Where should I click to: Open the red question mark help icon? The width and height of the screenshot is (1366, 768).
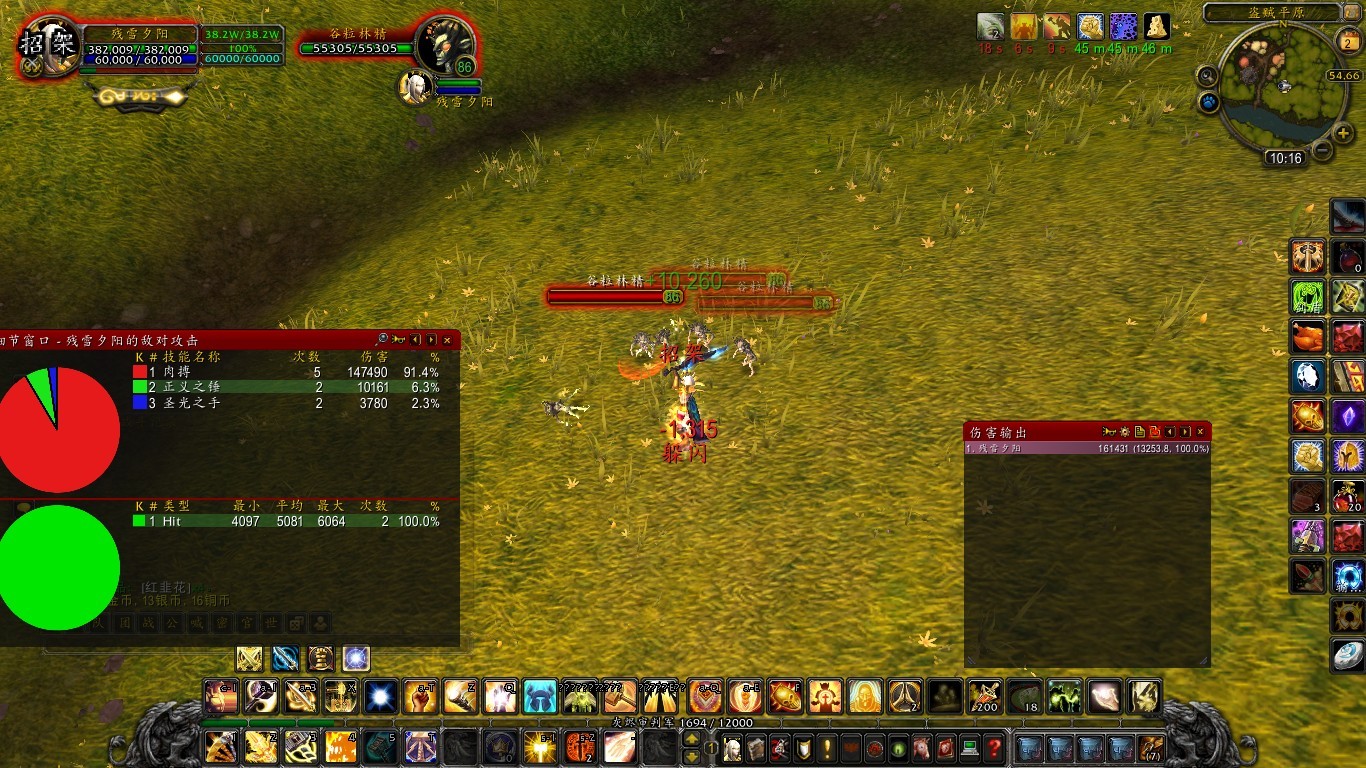click(x=994, y=749)
